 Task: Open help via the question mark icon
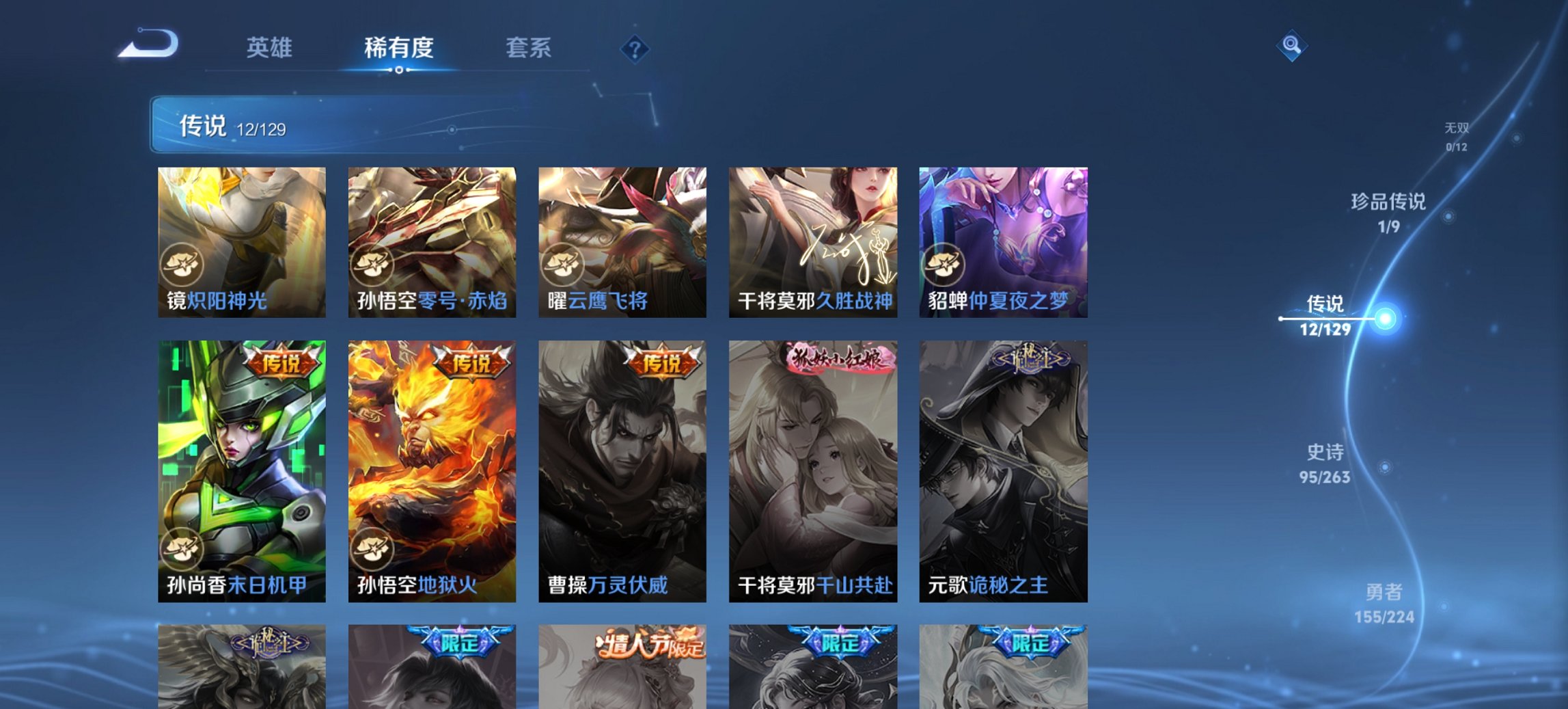click(635, 49)
